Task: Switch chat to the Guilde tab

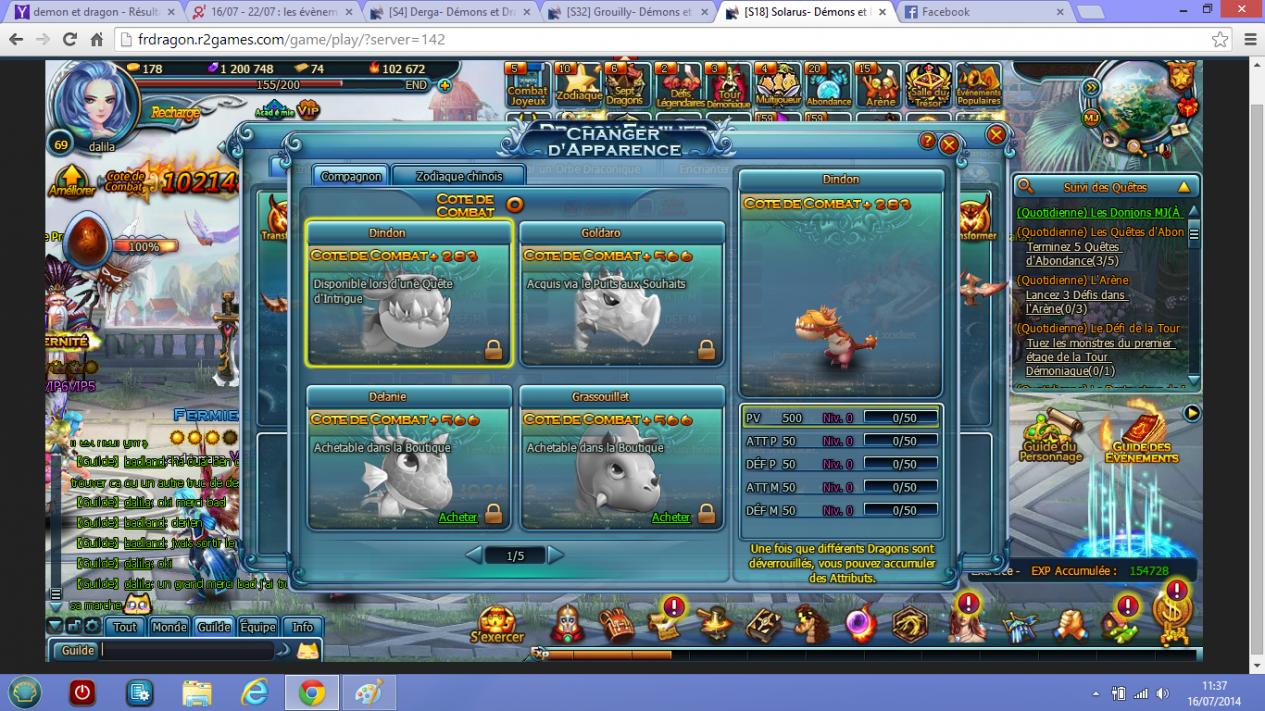Action: pos(214,627)
